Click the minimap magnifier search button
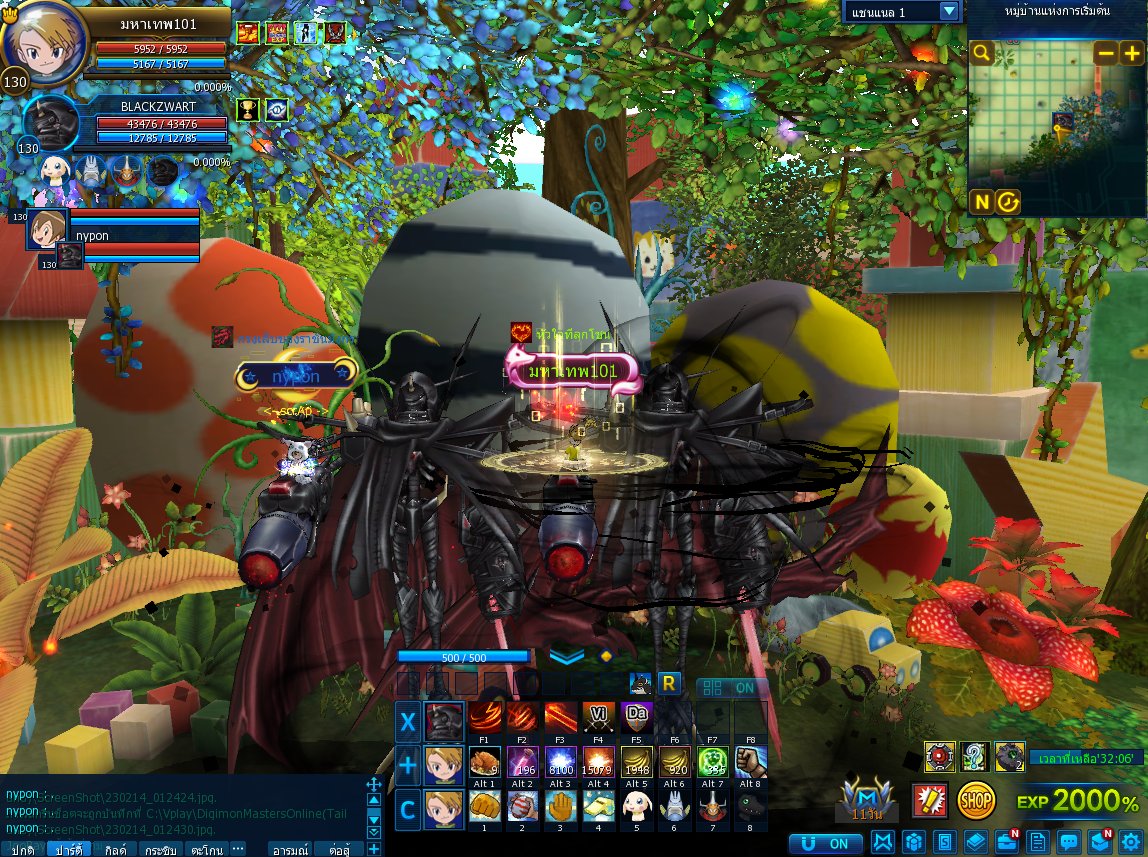This screenshot has width=1148, height=857. [982, 53]
